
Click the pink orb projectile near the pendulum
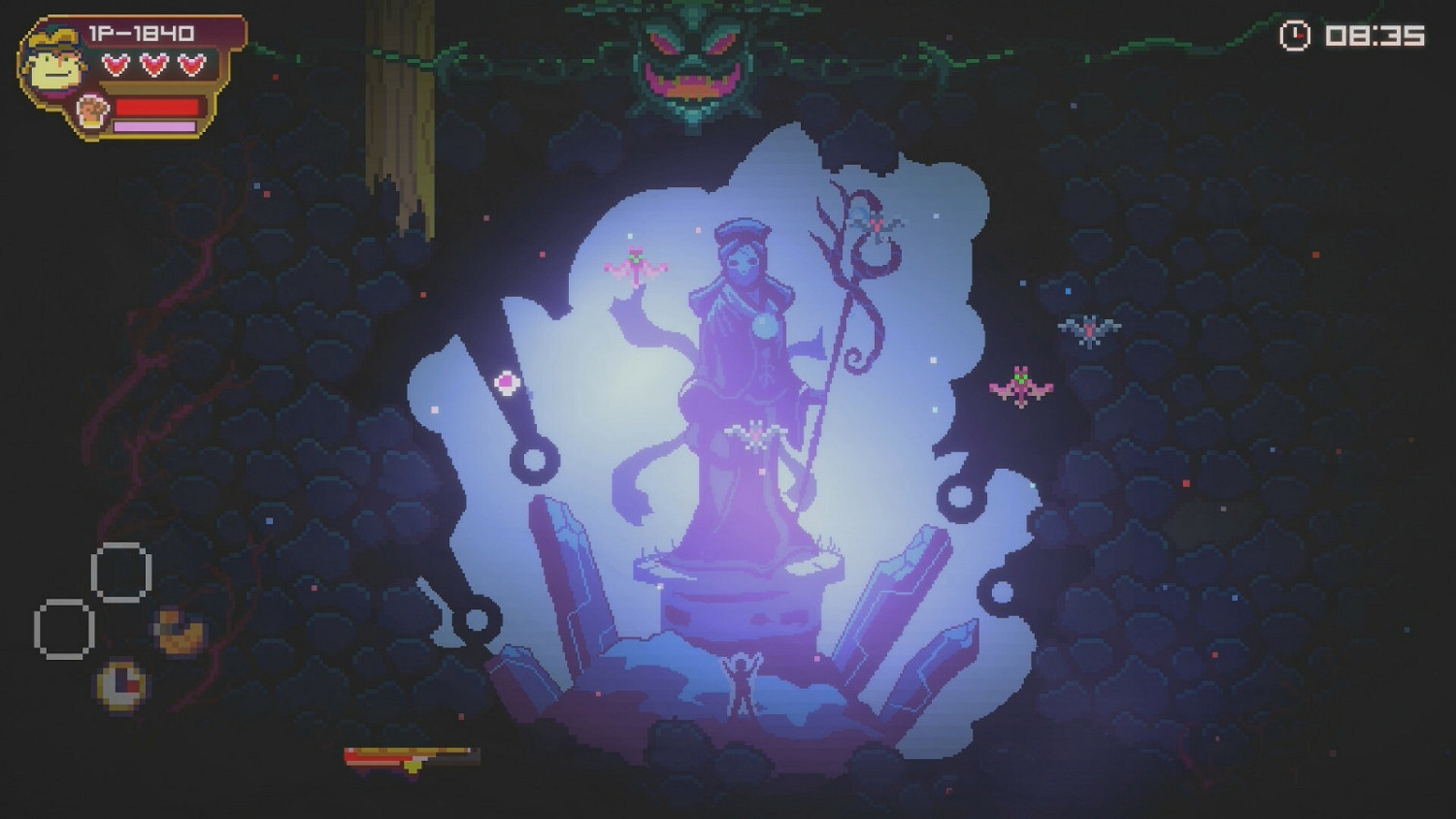click(509, 383)
